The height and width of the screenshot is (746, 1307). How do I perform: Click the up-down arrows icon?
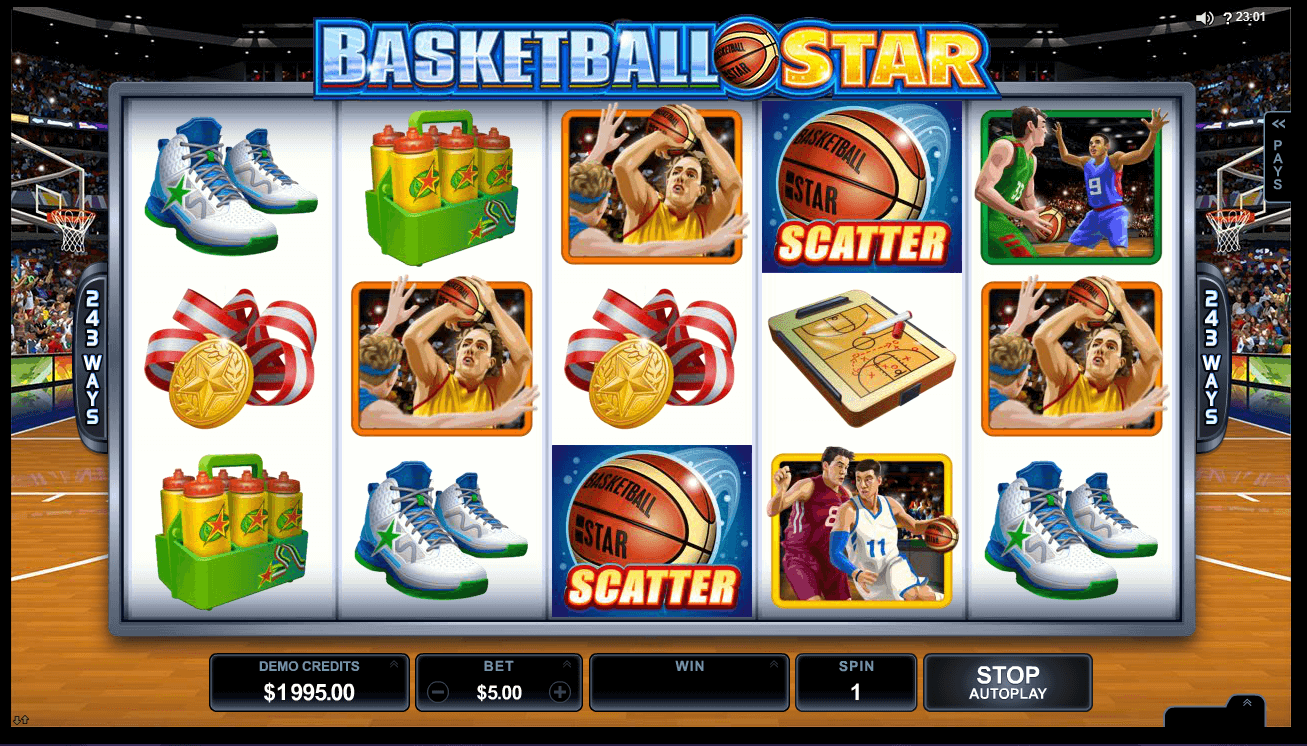tap(20, 719)
